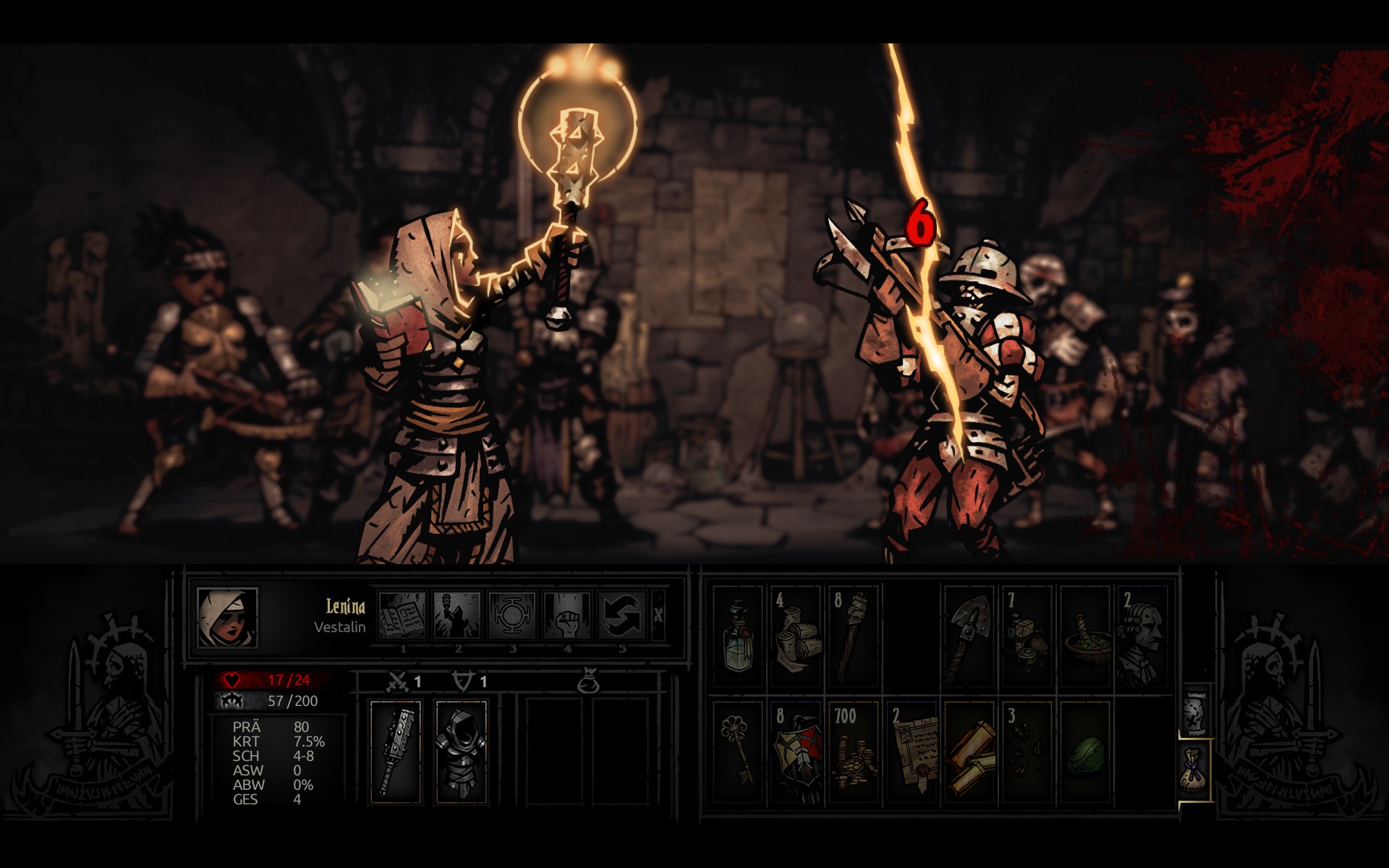Viewport: 1389px width, 868px height.
Task: Inspect the equipped spiked mace weapon
Action: 395,751
